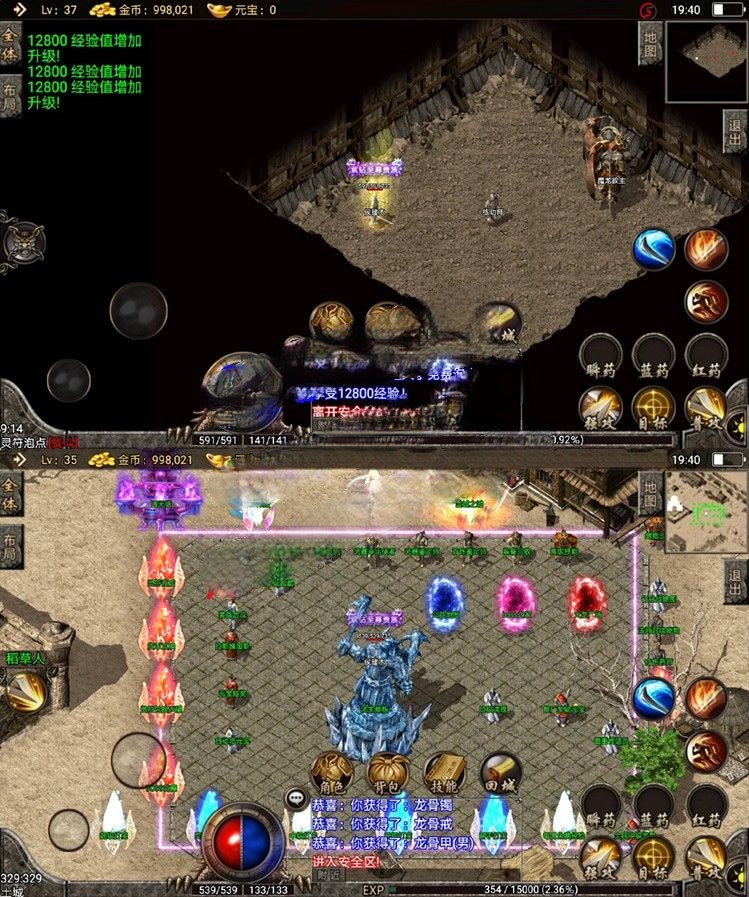Use 红药 red potion in Lv 37 view

706,356
